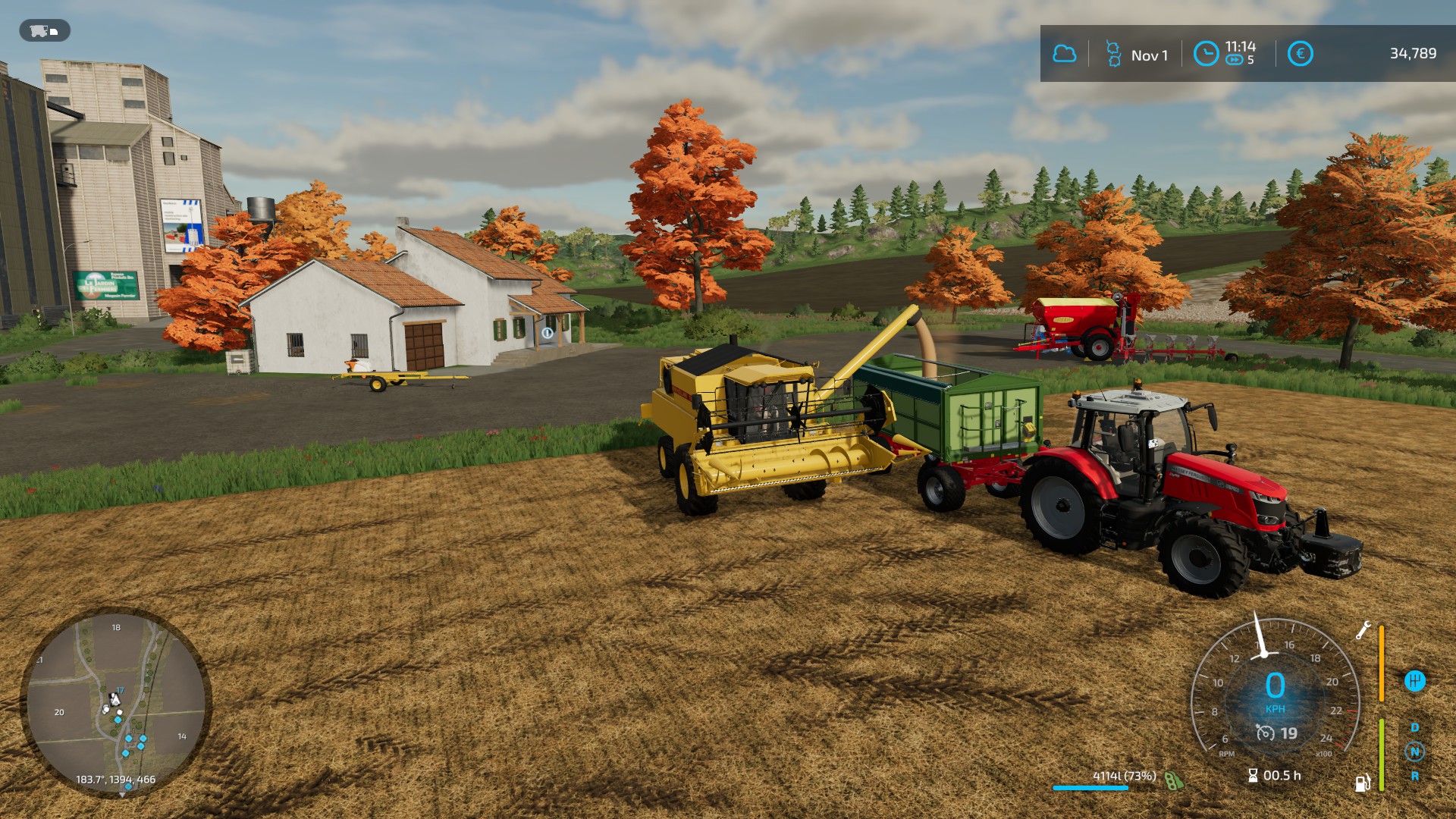
Task: Open the cloud weather icon
Action: pos(1065,54)
